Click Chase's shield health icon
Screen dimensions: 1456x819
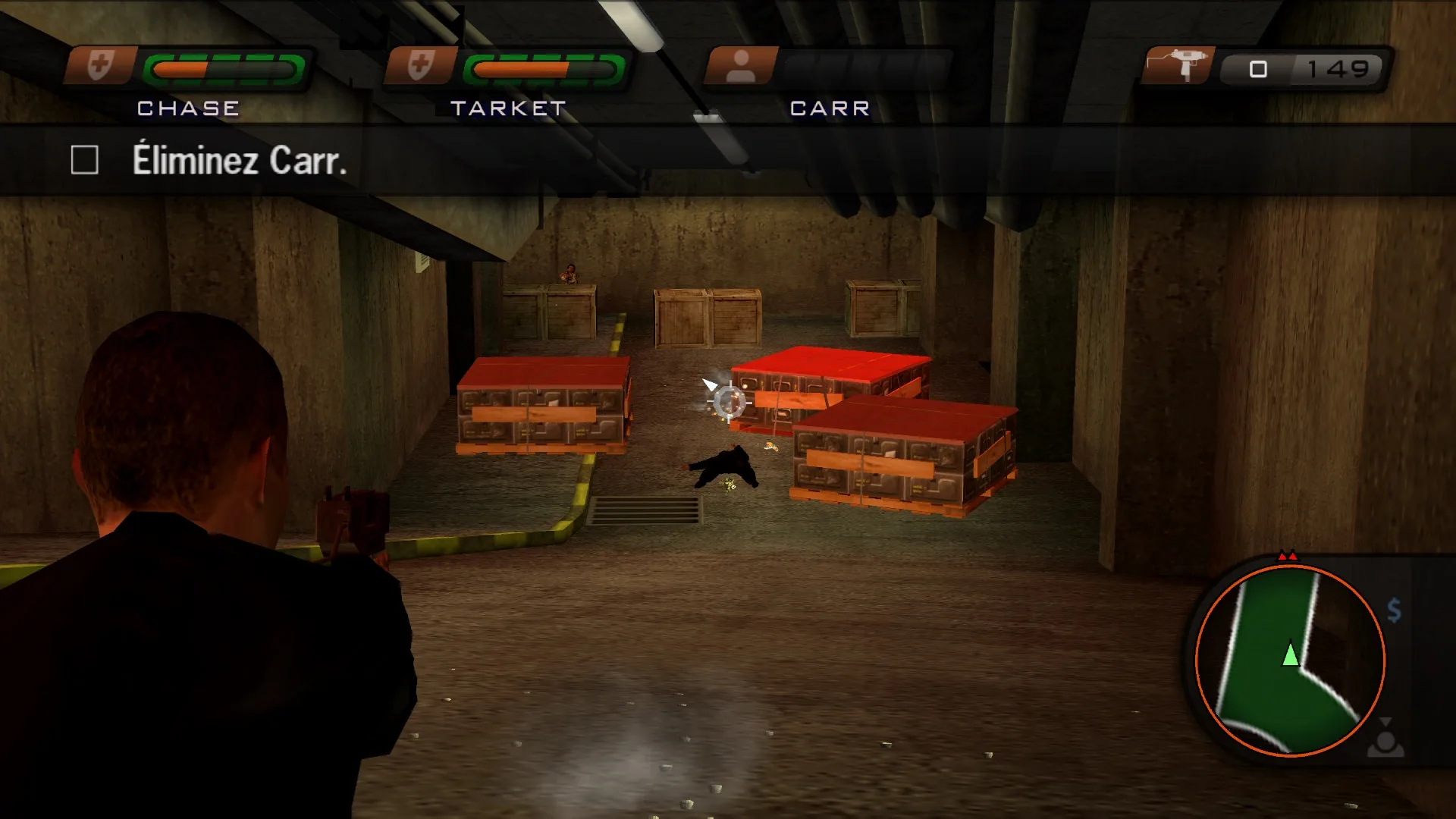tap(100, 67)
